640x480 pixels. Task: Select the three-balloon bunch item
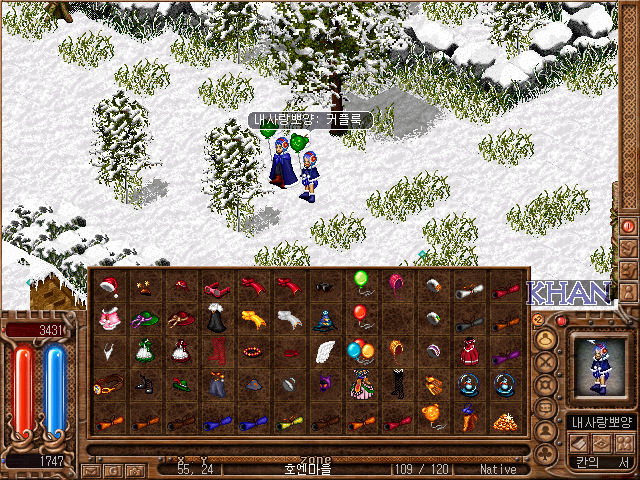click(x=360, y=350)
